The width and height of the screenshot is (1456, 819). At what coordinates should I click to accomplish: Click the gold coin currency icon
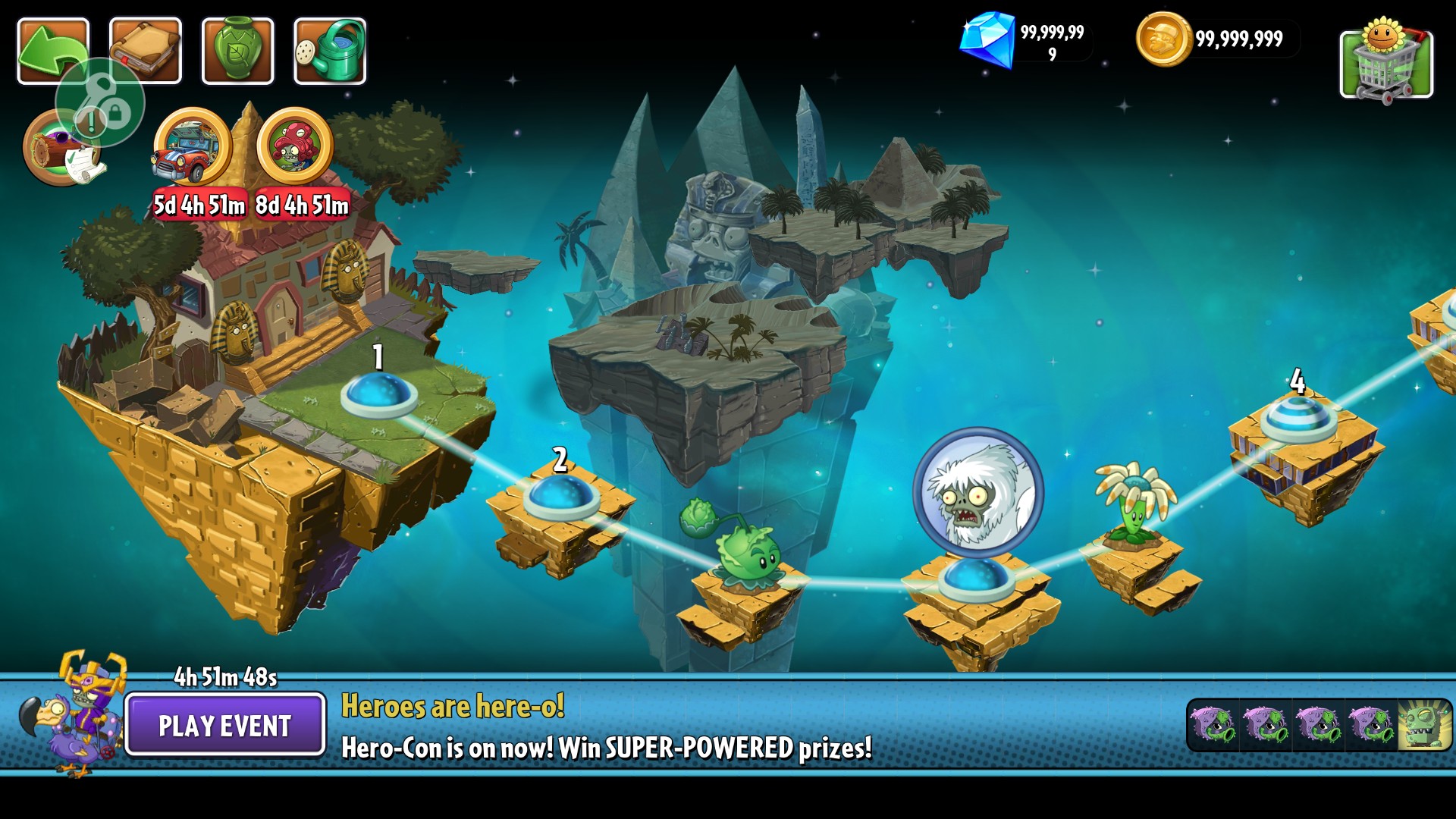[1163, 39]
